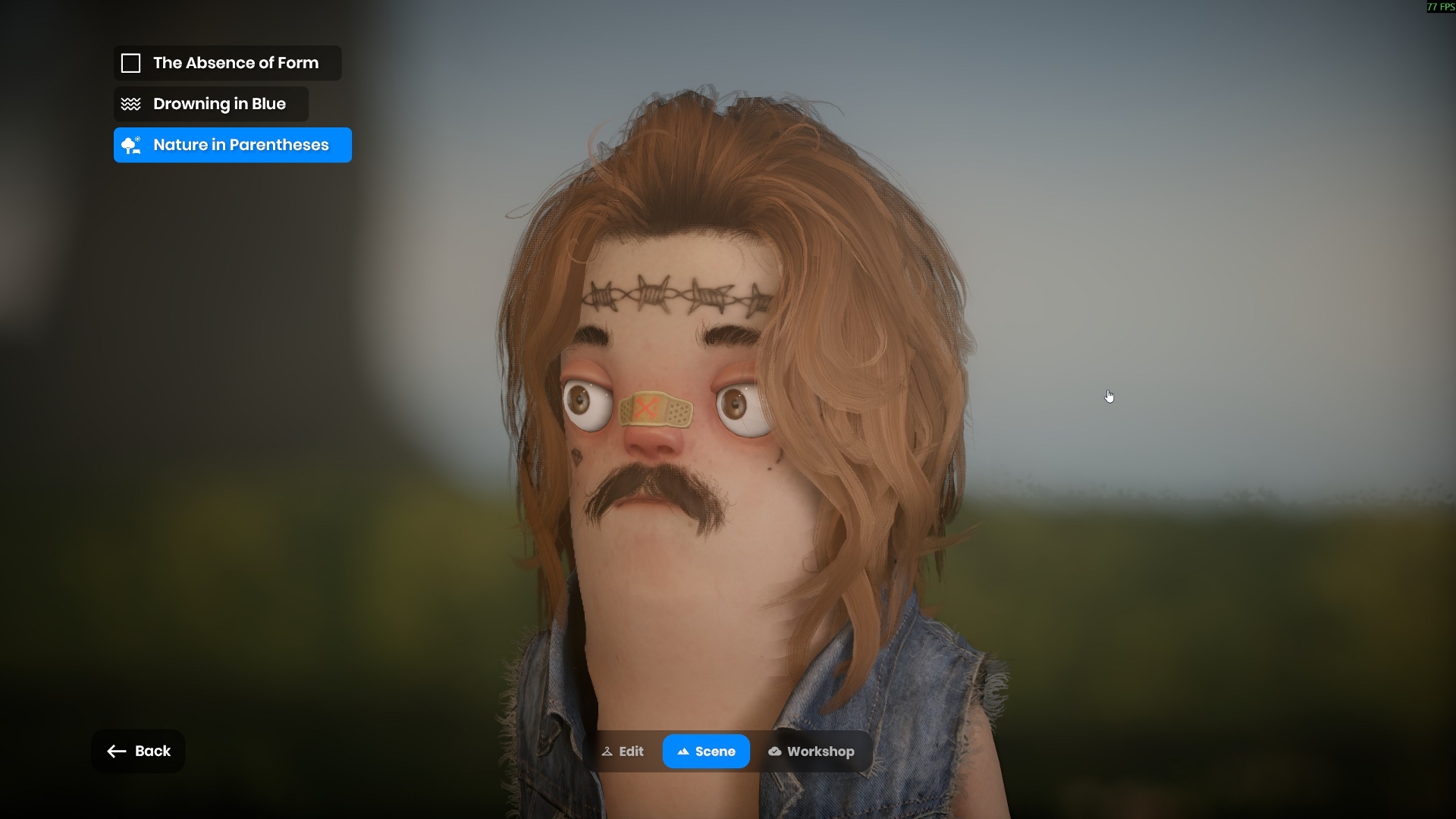This screenshot has height=819, width=1456.
Task: Switch to the Edit tab
Action: 623,752
